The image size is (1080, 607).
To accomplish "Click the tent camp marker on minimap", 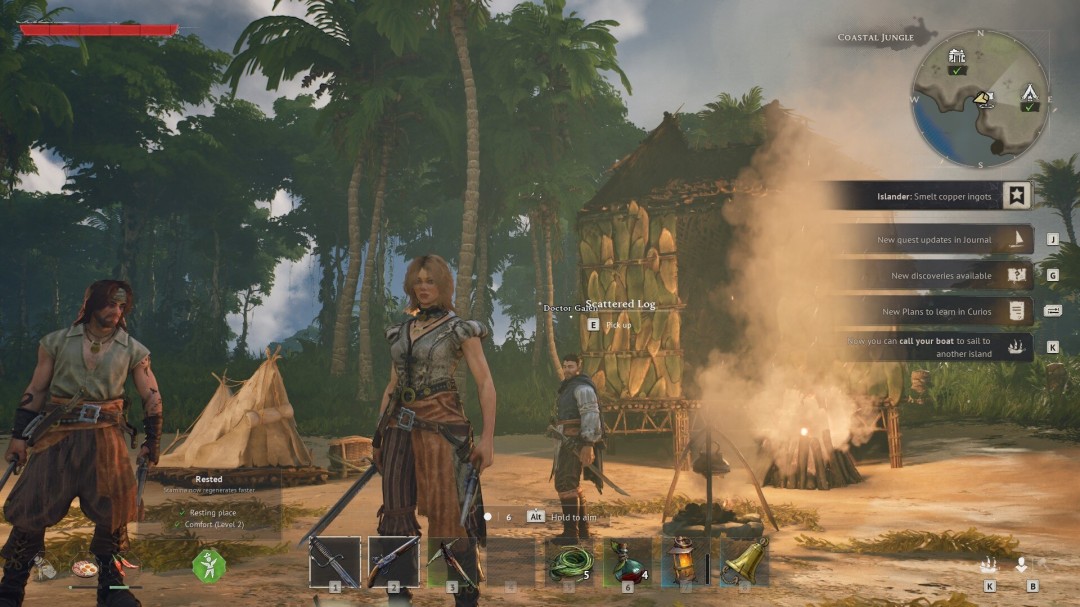I will 1029,94.
